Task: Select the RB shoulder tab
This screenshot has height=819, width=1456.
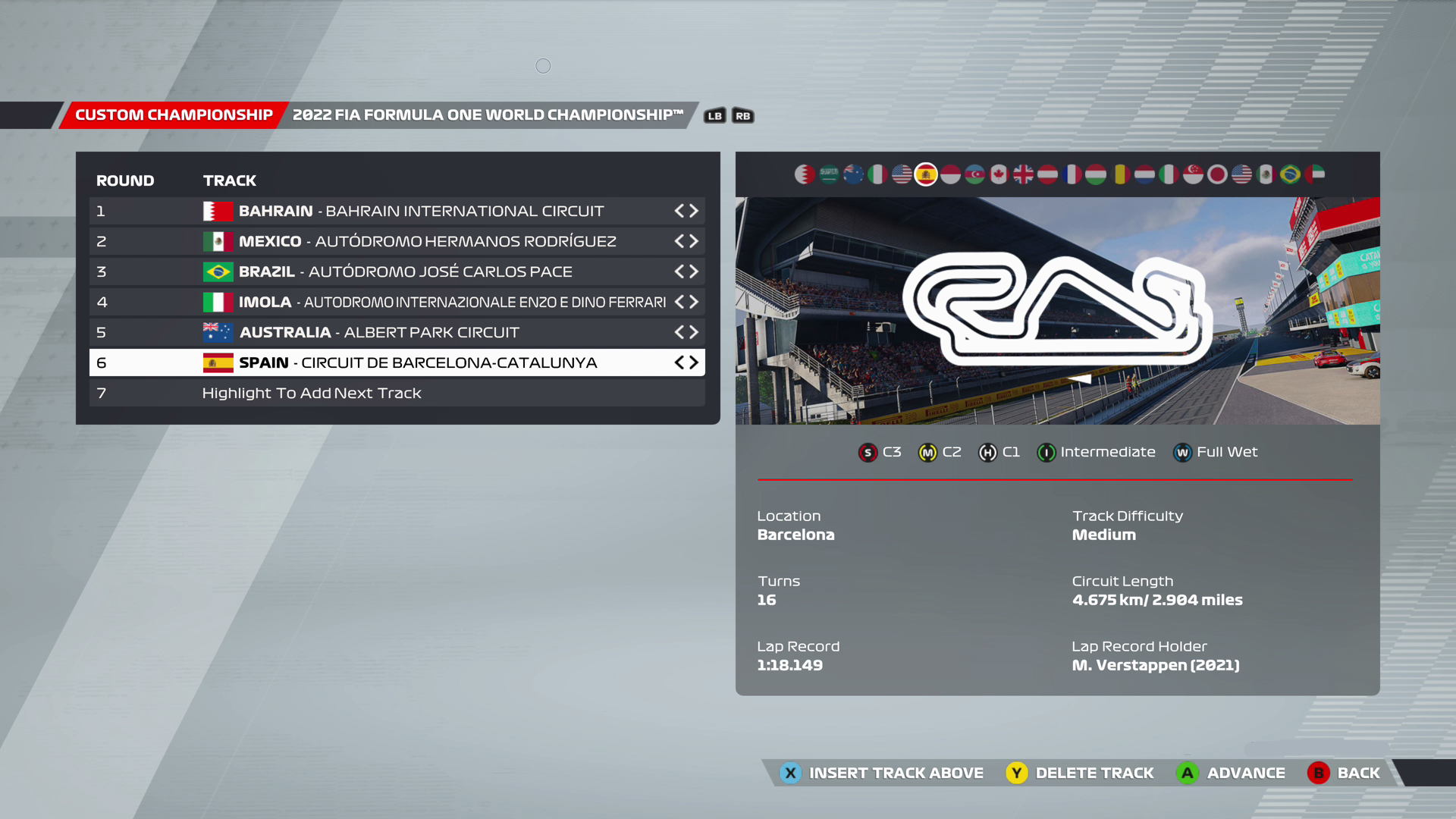Action: point(742,115)
